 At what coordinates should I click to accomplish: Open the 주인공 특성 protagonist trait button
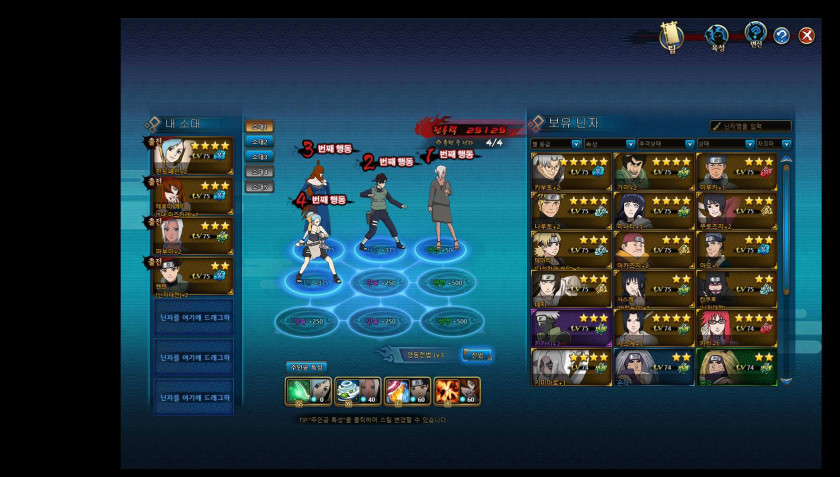click(306, 367)
